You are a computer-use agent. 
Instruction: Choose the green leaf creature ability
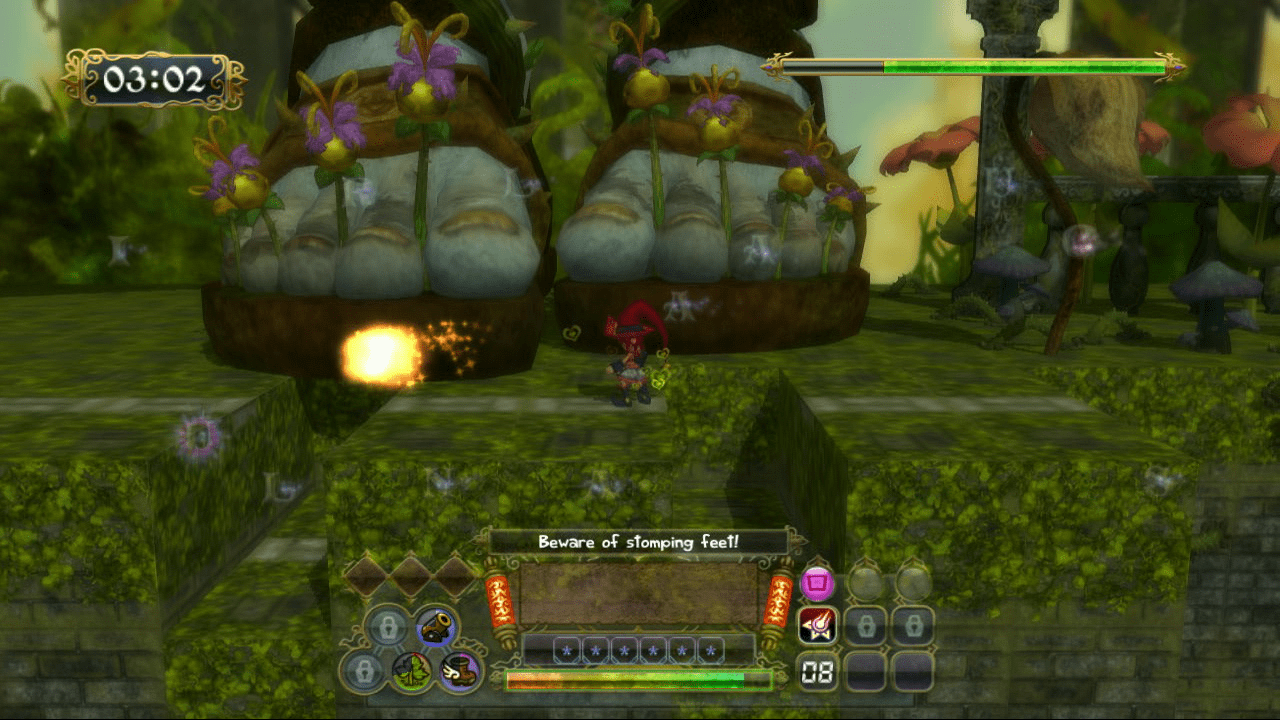click(411, 670)
